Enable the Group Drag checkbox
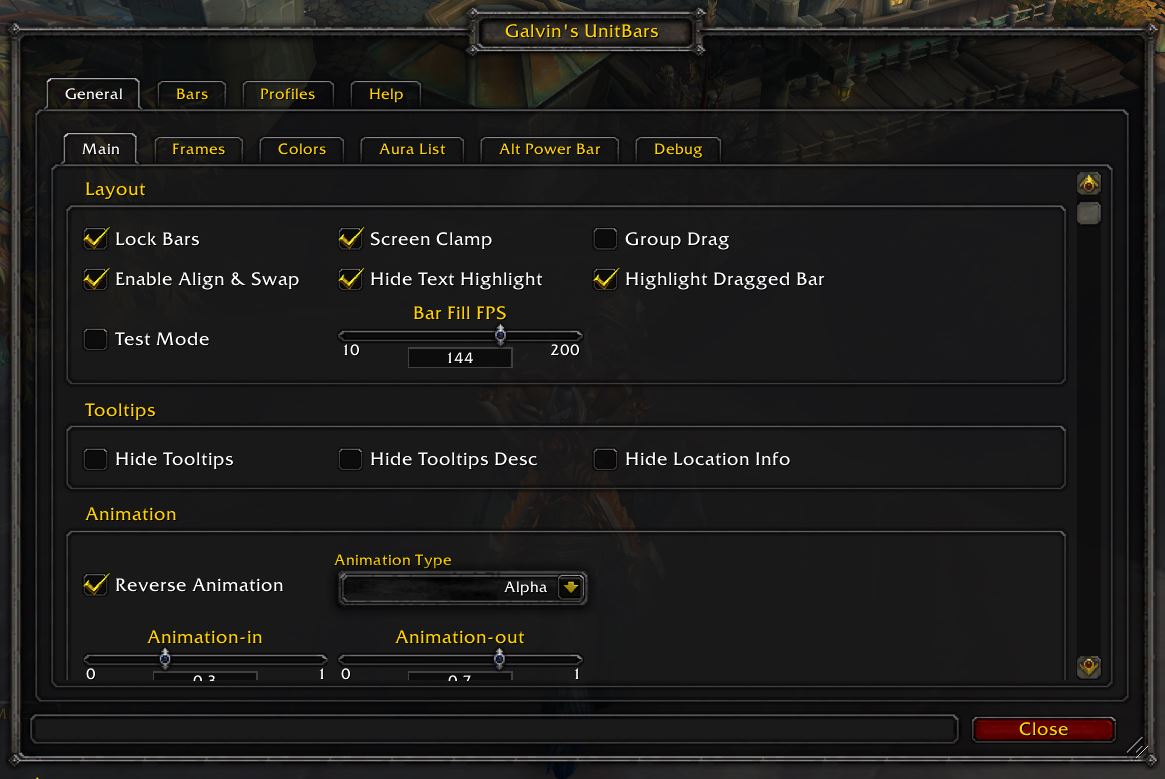 [605, 239]
